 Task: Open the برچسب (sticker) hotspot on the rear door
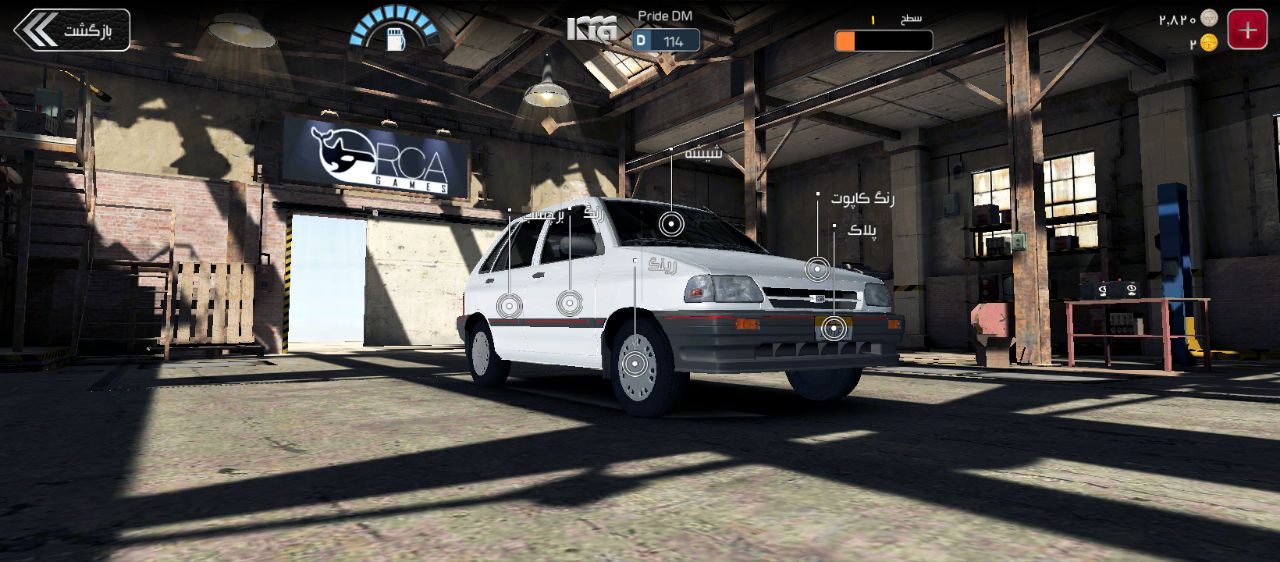[509, 305]
